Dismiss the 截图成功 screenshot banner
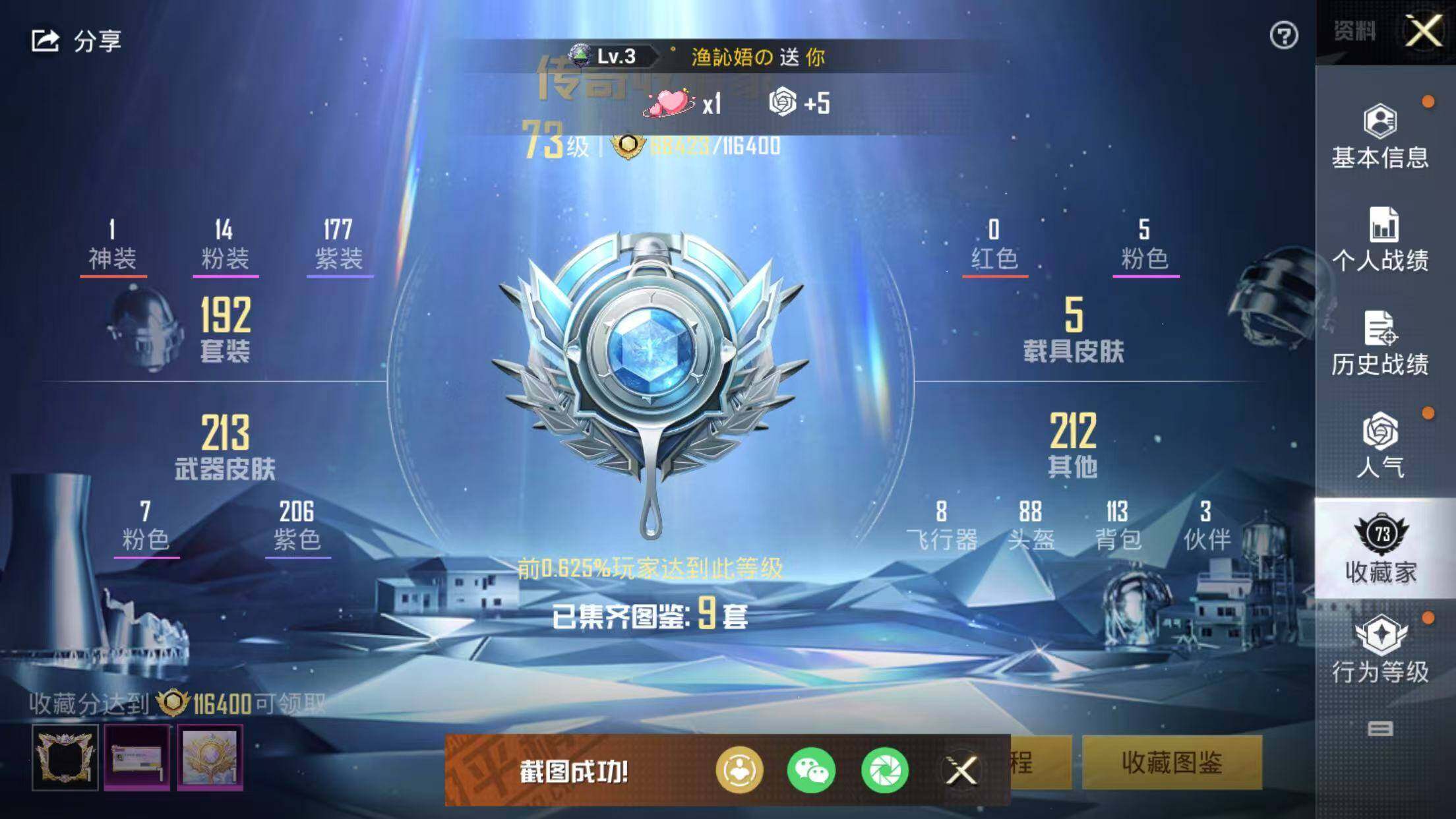The image size is (1456, 819). pyautogui.click(x=961, y=770)
